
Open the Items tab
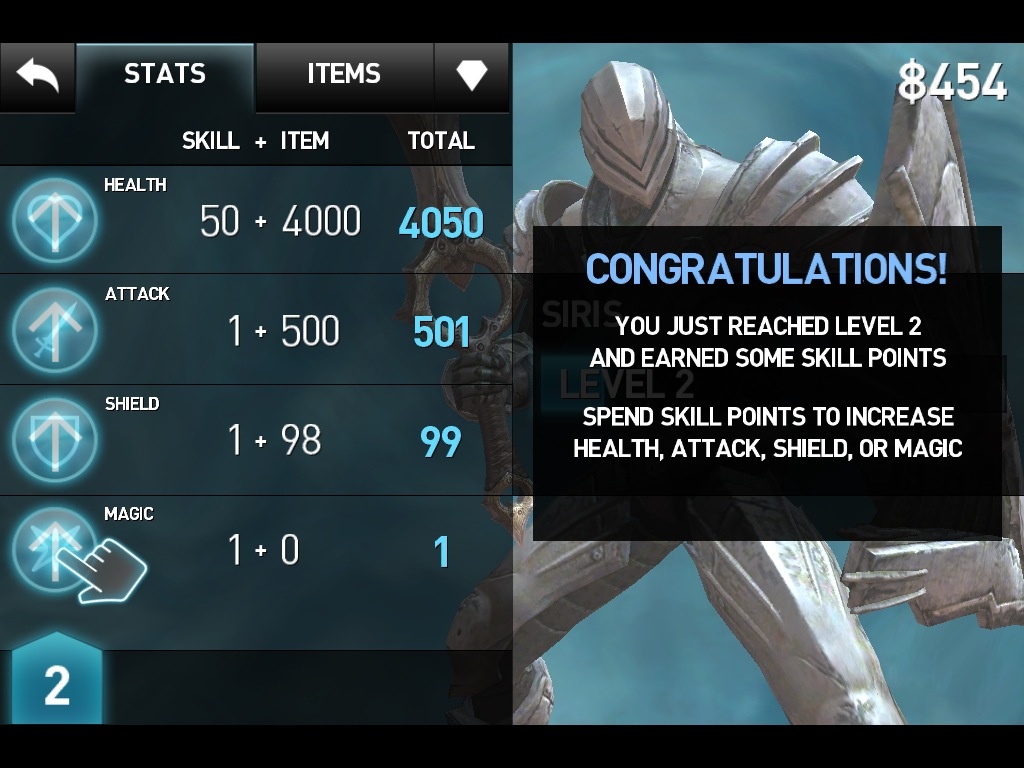click(344, 75)
